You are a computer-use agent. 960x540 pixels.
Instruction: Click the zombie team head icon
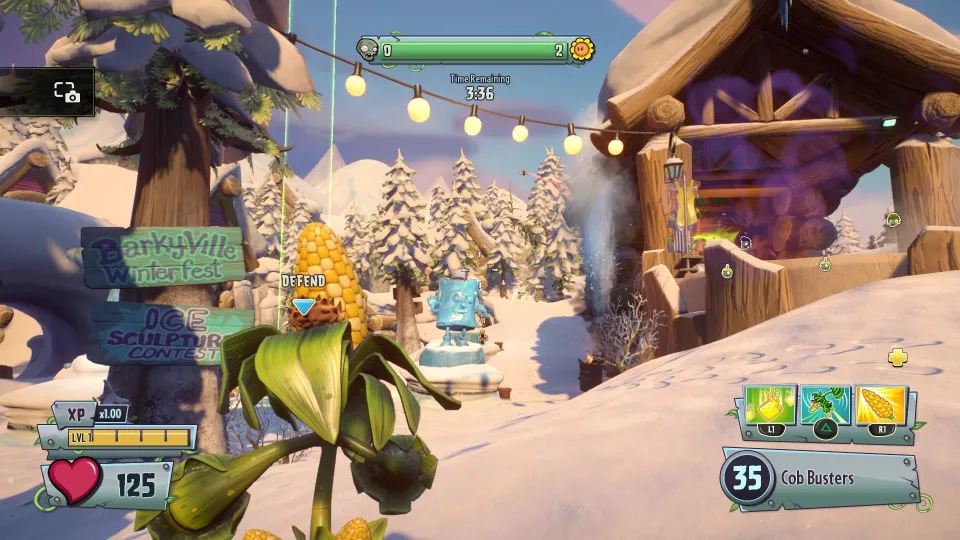click(368, 49)
